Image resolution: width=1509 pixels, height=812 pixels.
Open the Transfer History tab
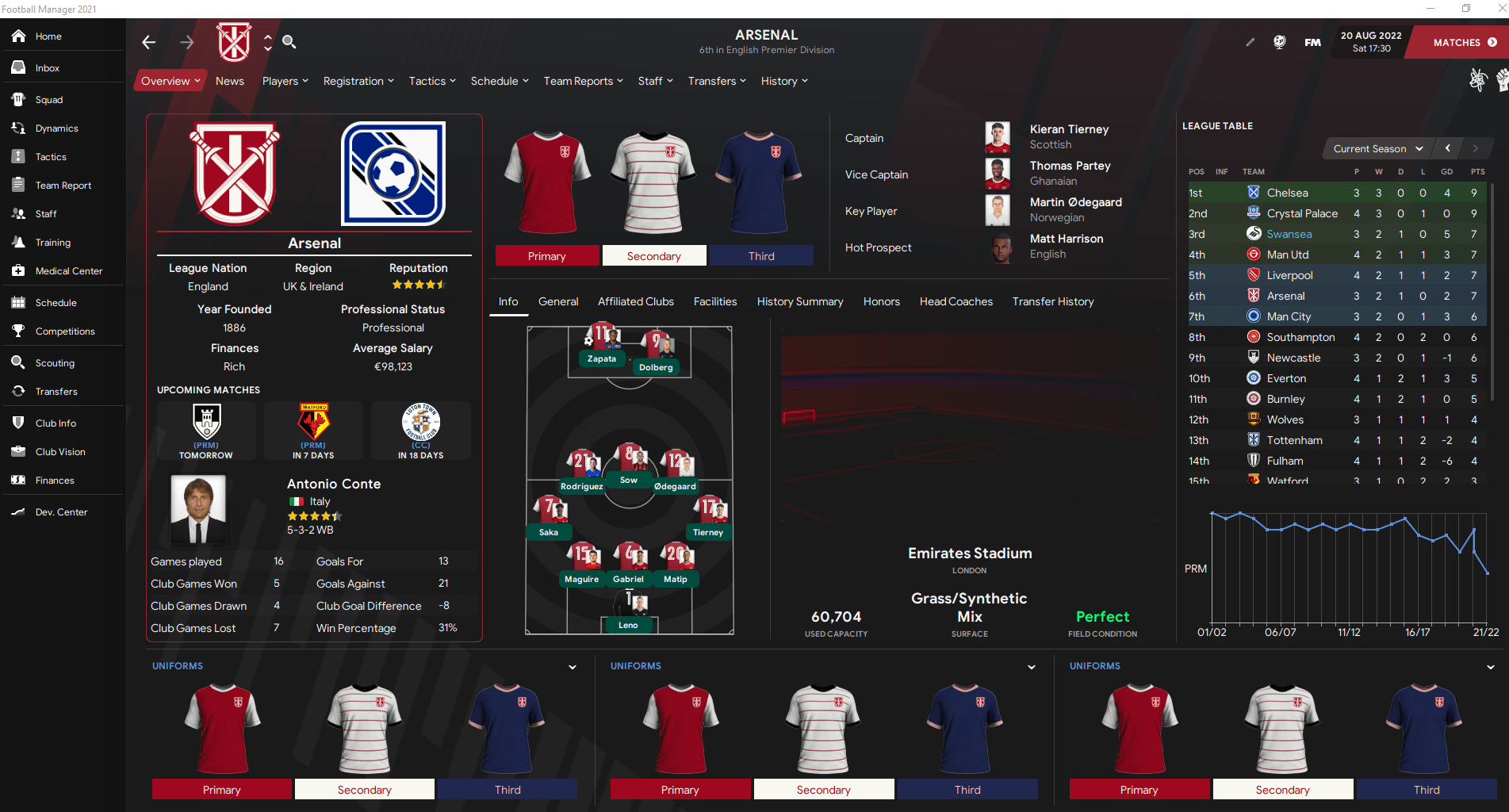point(1052,301)
